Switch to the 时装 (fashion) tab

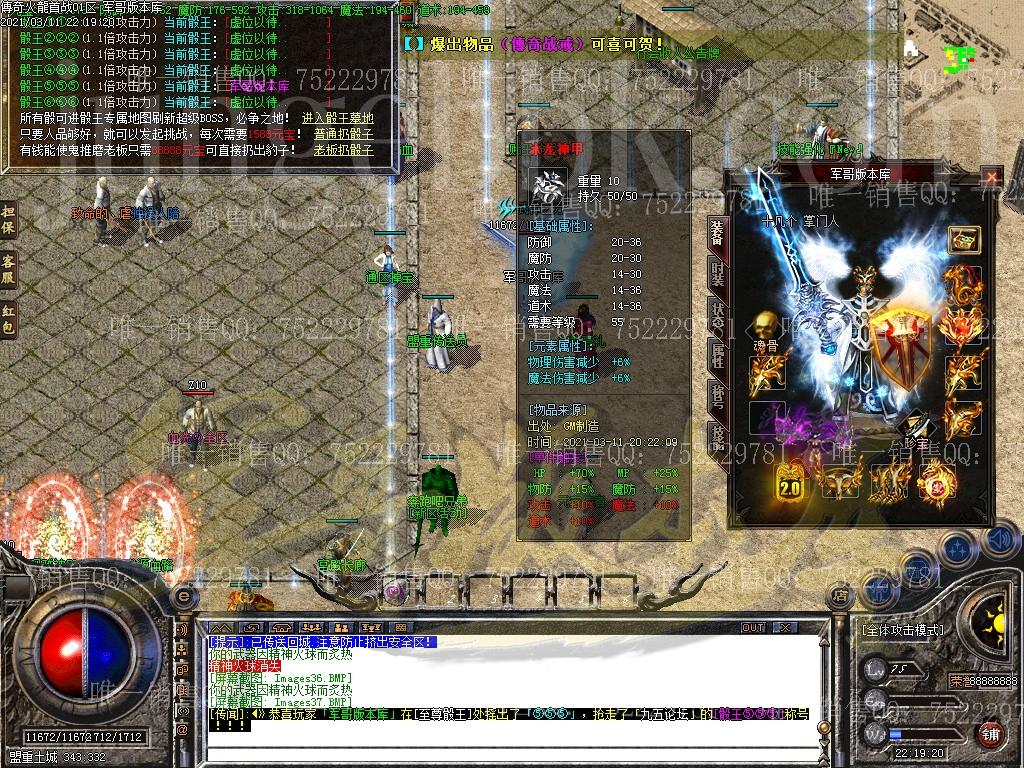pos(717,272)
